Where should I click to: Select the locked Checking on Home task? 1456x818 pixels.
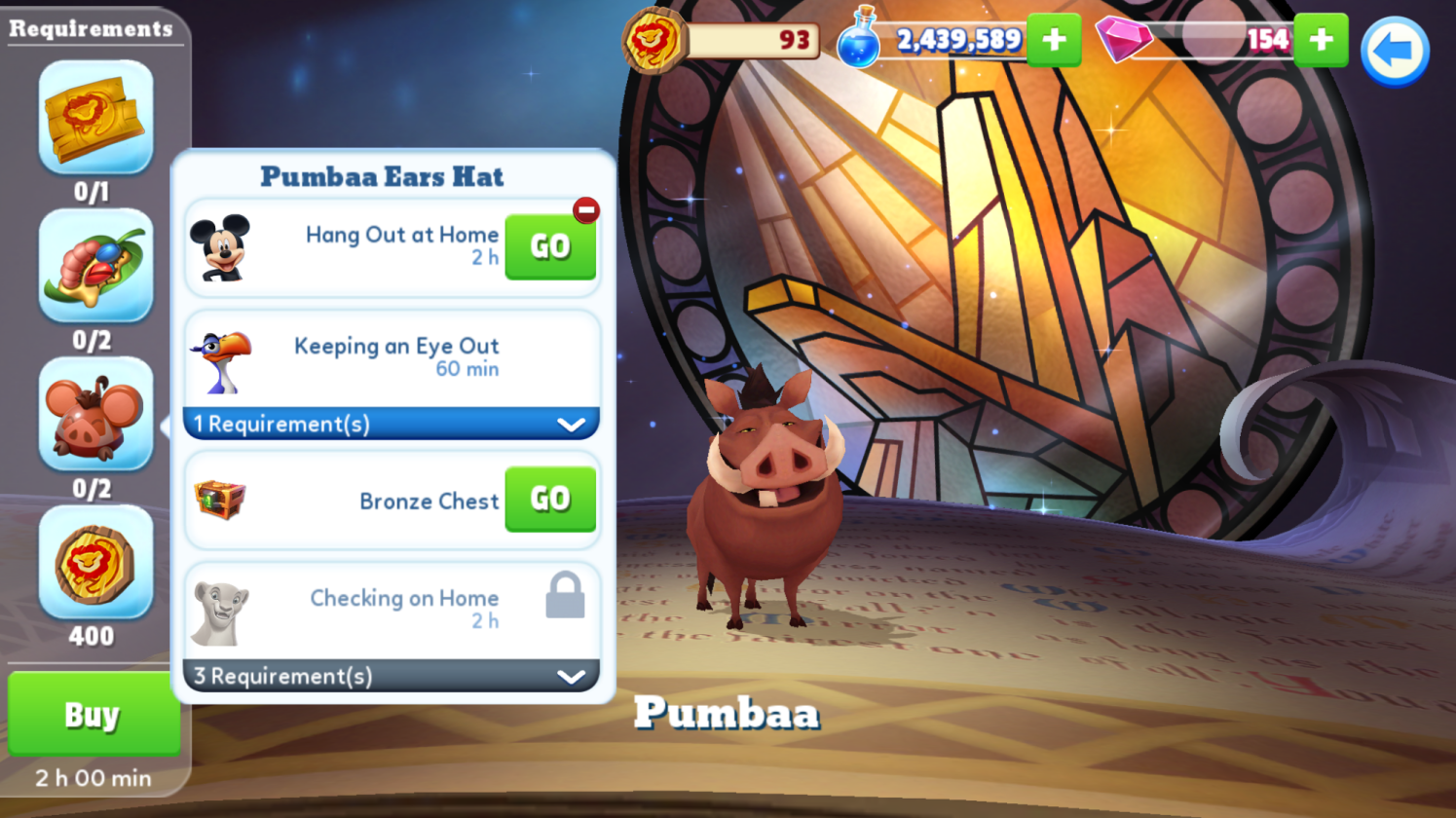pos(391,609)
